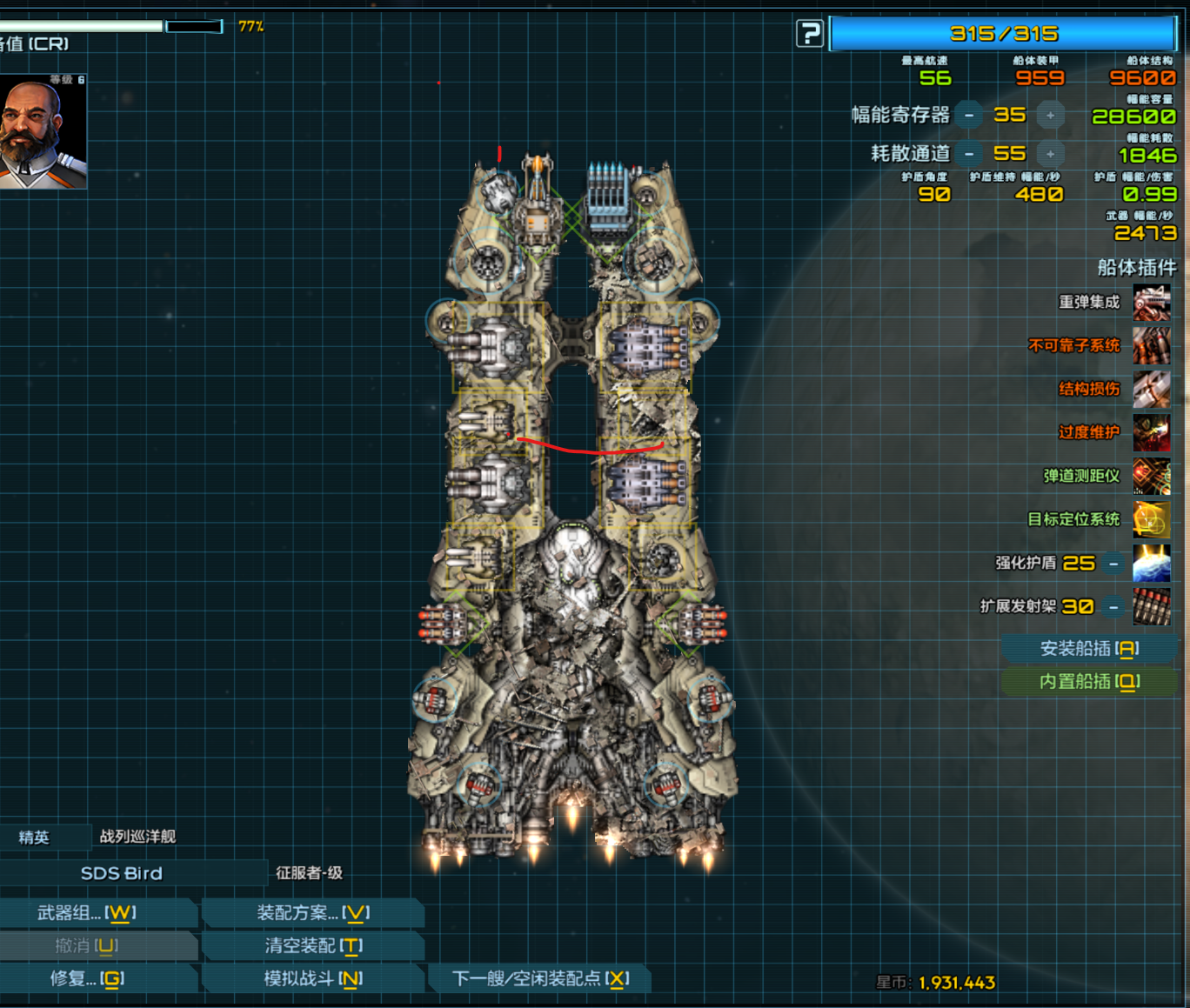Decrease flux vents (耗散通道) count
The width and height of the screenshot is (1190, 1008).
point(969,154)
